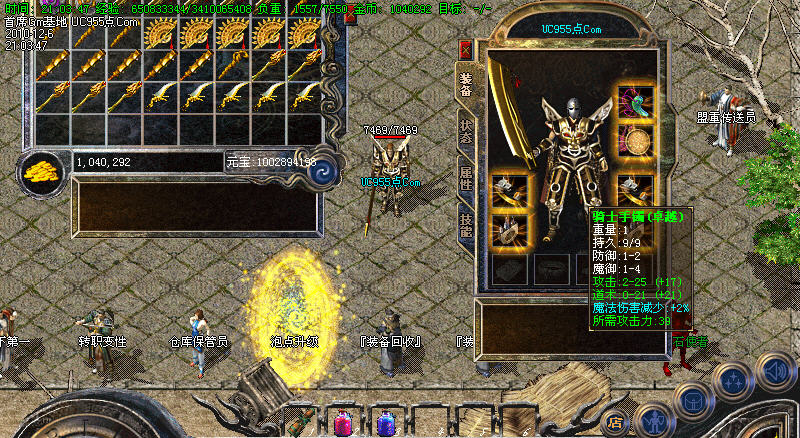Viewport: 800px width, 438px height.
Task: Use the red potion in the hotbar
Action: (x=344, y=421)
